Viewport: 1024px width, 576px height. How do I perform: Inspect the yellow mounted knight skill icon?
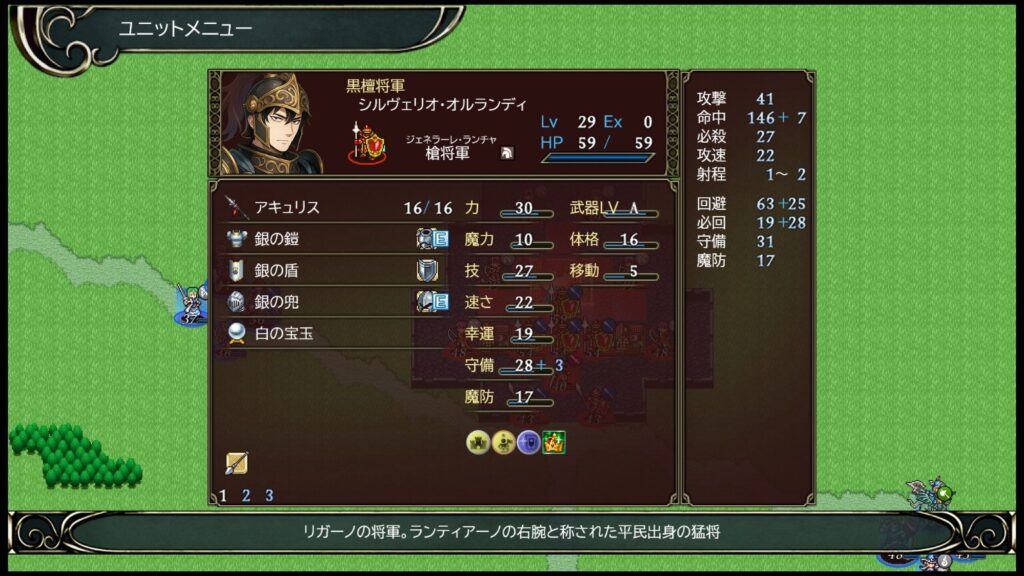pos(503,441)
